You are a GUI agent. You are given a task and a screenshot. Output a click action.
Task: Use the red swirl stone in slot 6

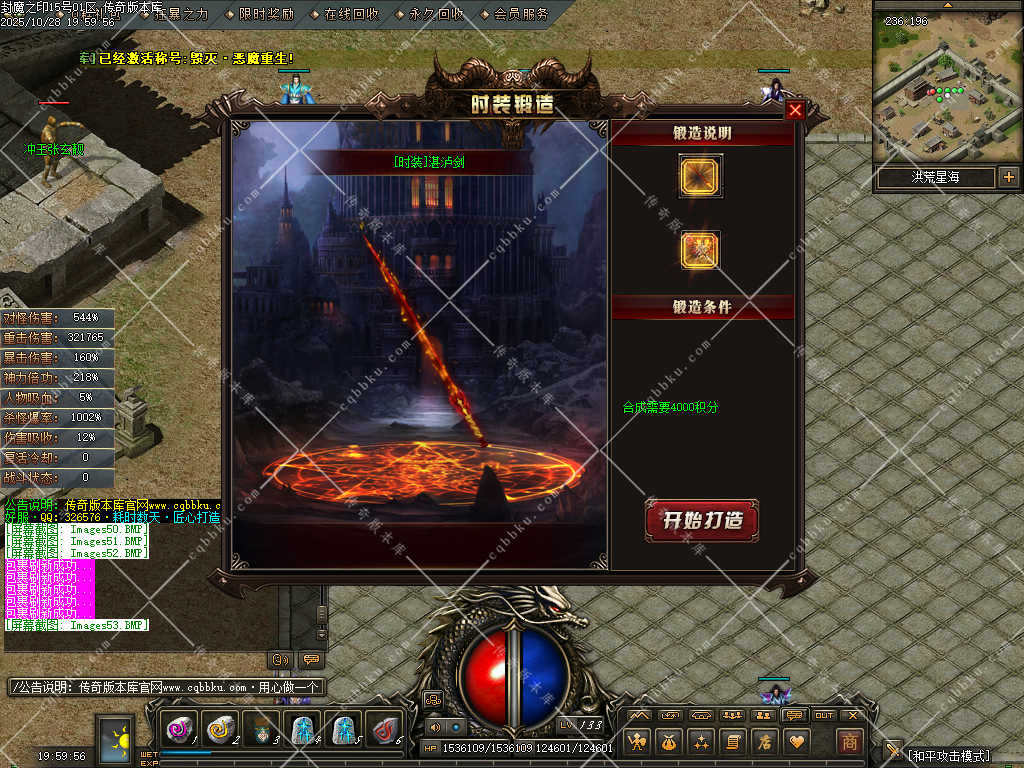click(383, 731)
